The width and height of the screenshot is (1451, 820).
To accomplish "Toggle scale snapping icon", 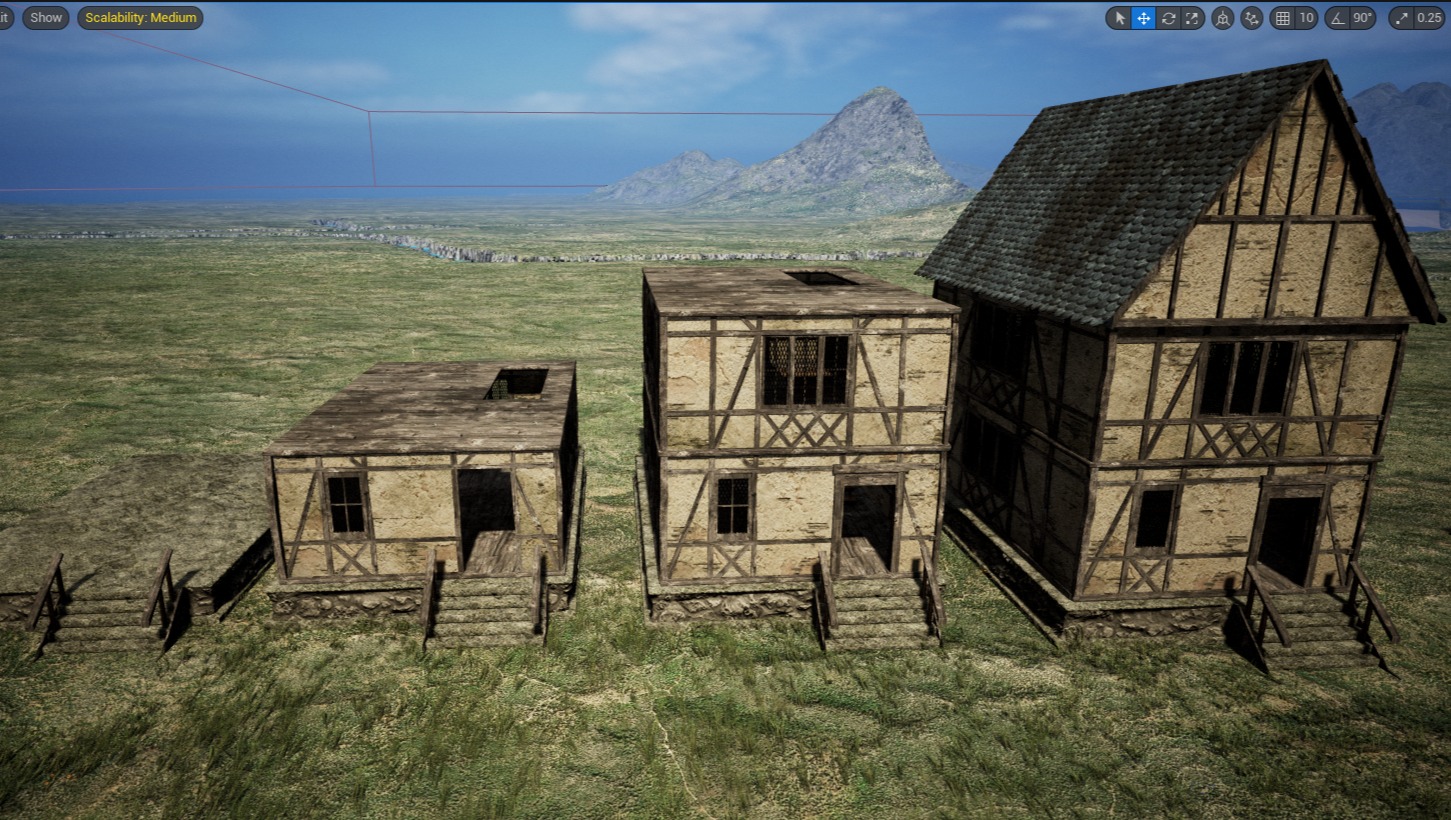I will tap(1401, 18).
